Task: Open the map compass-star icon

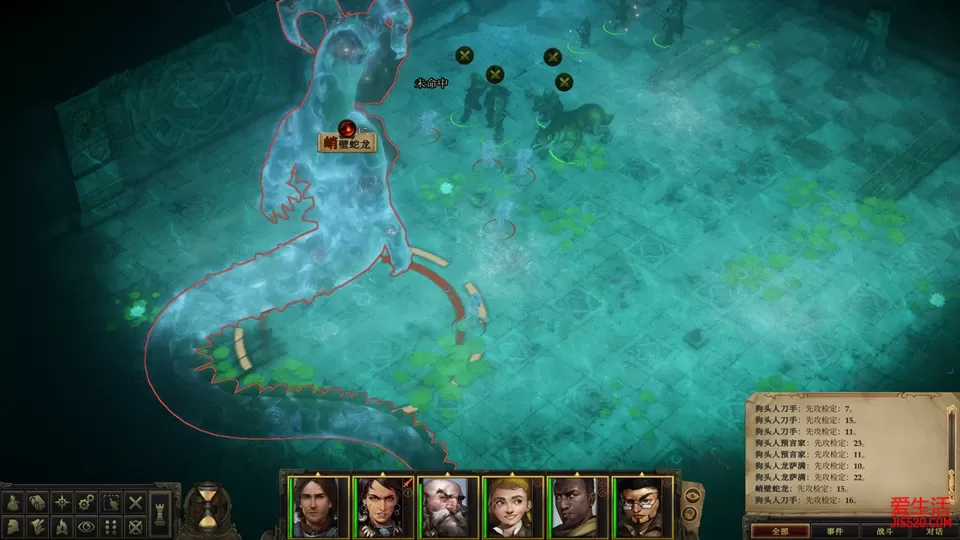Action: click(62, 502)
